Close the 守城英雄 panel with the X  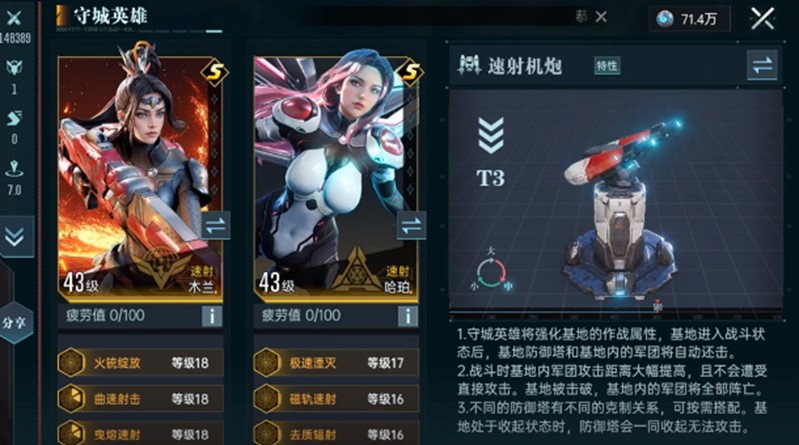pos(763,18)
